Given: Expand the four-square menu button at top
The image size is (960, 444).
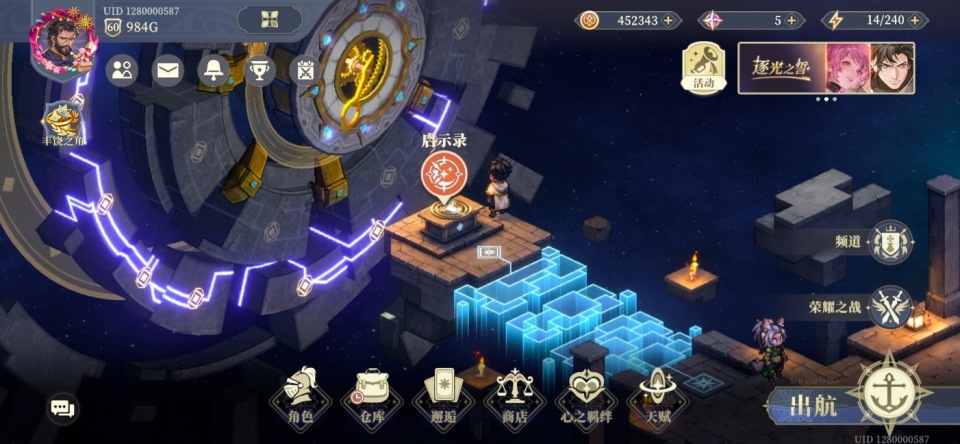Looking at the screenshot, I should tap(269, 19).
